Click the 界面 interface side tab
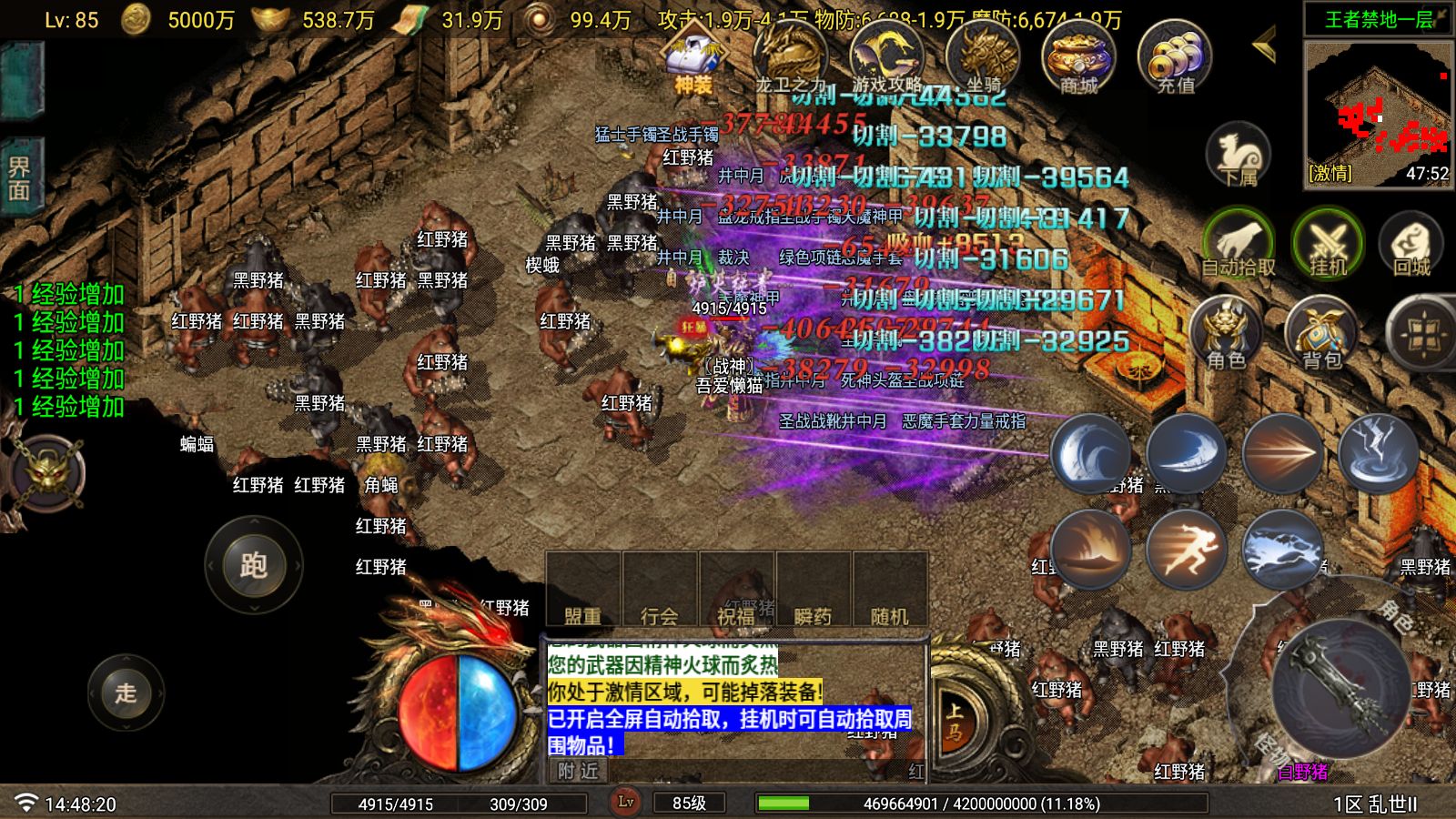Screen dimensions: 1456x819 (19, 179)
